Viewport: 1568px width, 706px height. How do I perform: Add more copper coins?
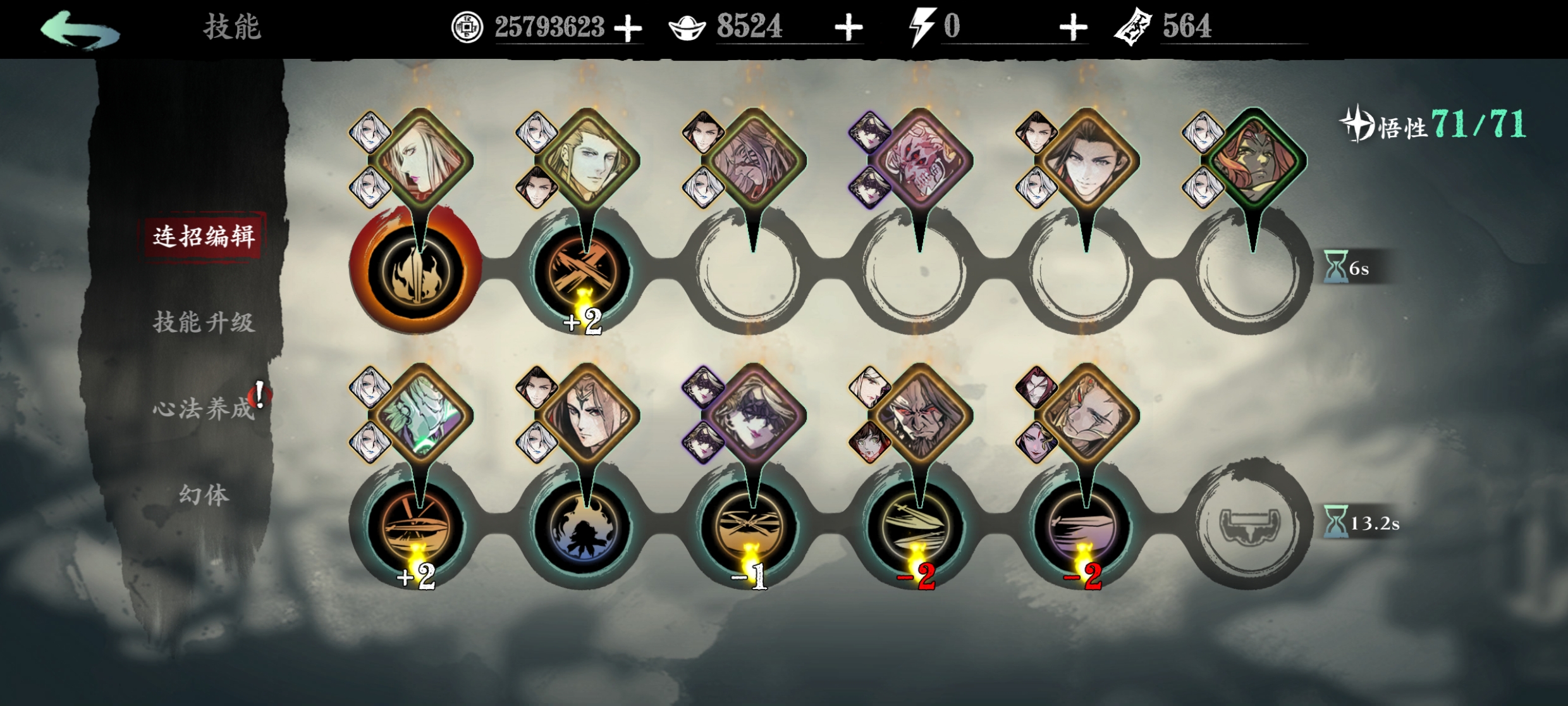(x=628, y=28)
